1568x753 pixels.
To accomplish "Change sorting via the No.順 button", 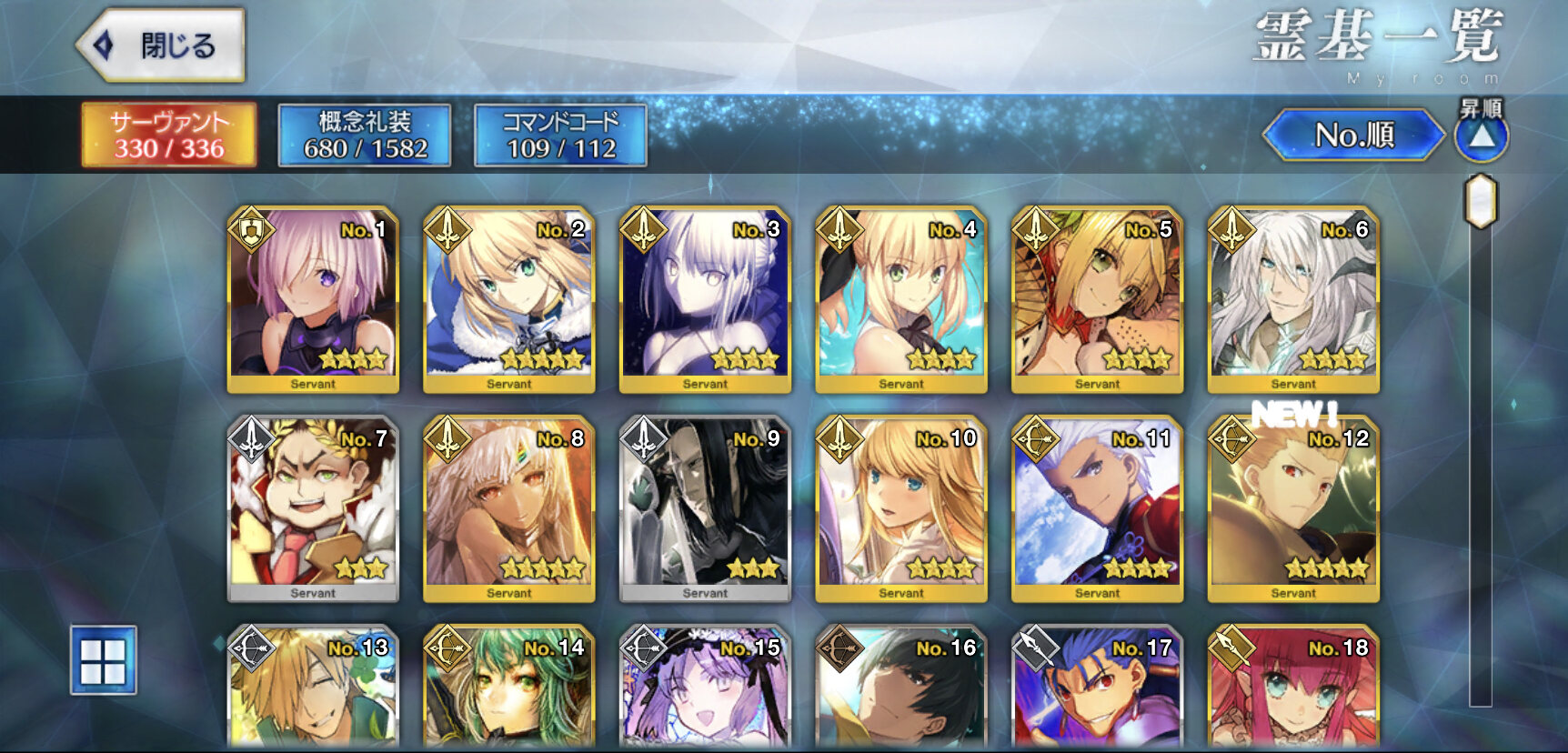I will coord(1353,136).
